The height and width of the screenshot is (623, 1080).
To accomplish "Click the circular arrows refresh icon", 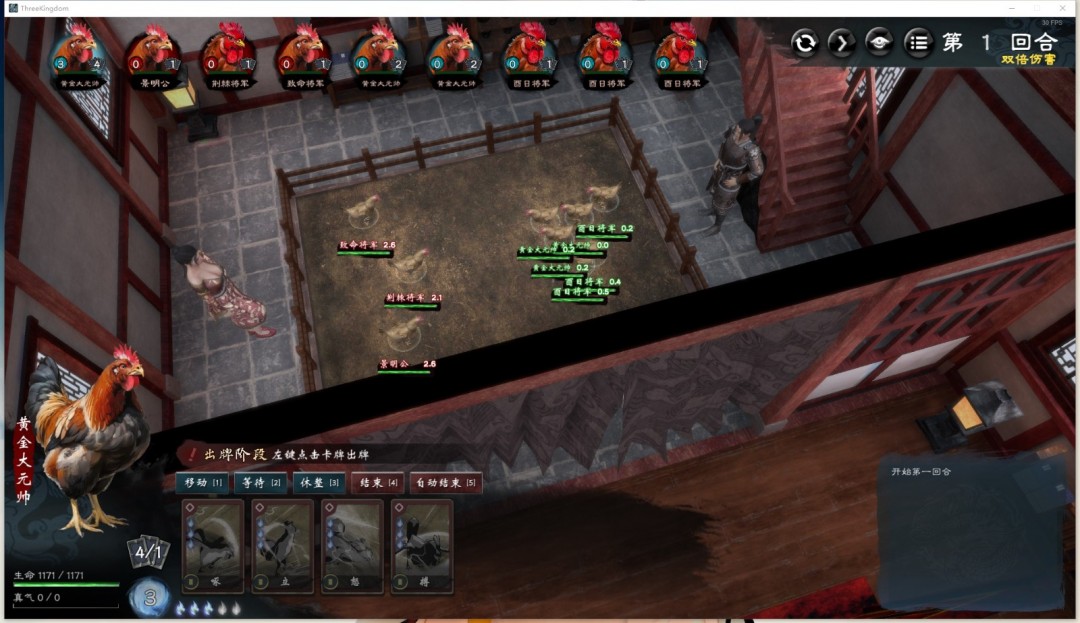I will (x=805, y=42).
